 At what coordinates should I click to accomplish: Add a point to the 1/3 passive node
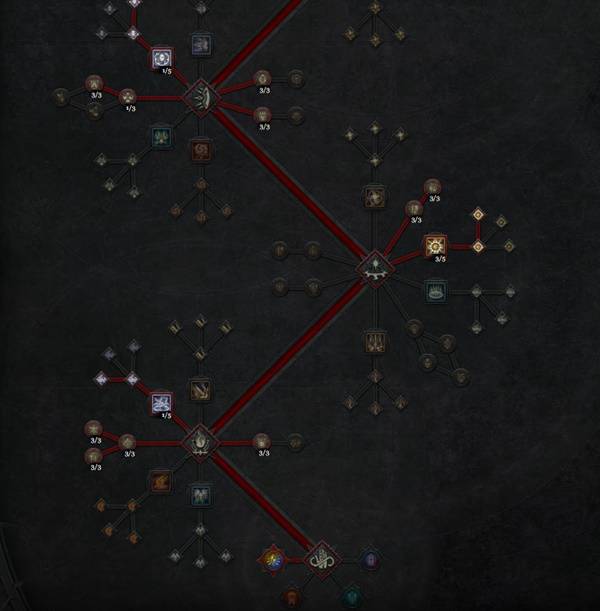click(x=127, y=97)
